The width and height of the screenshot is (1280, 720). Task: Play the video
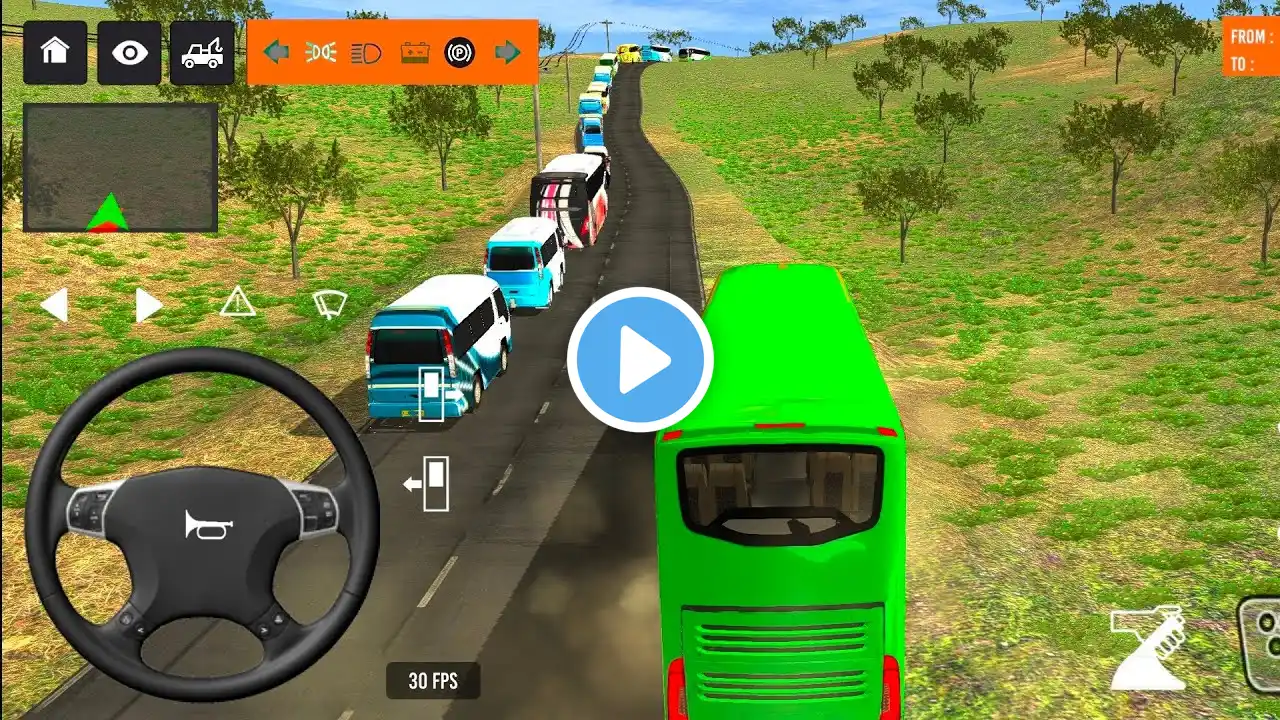click(640, 360)
